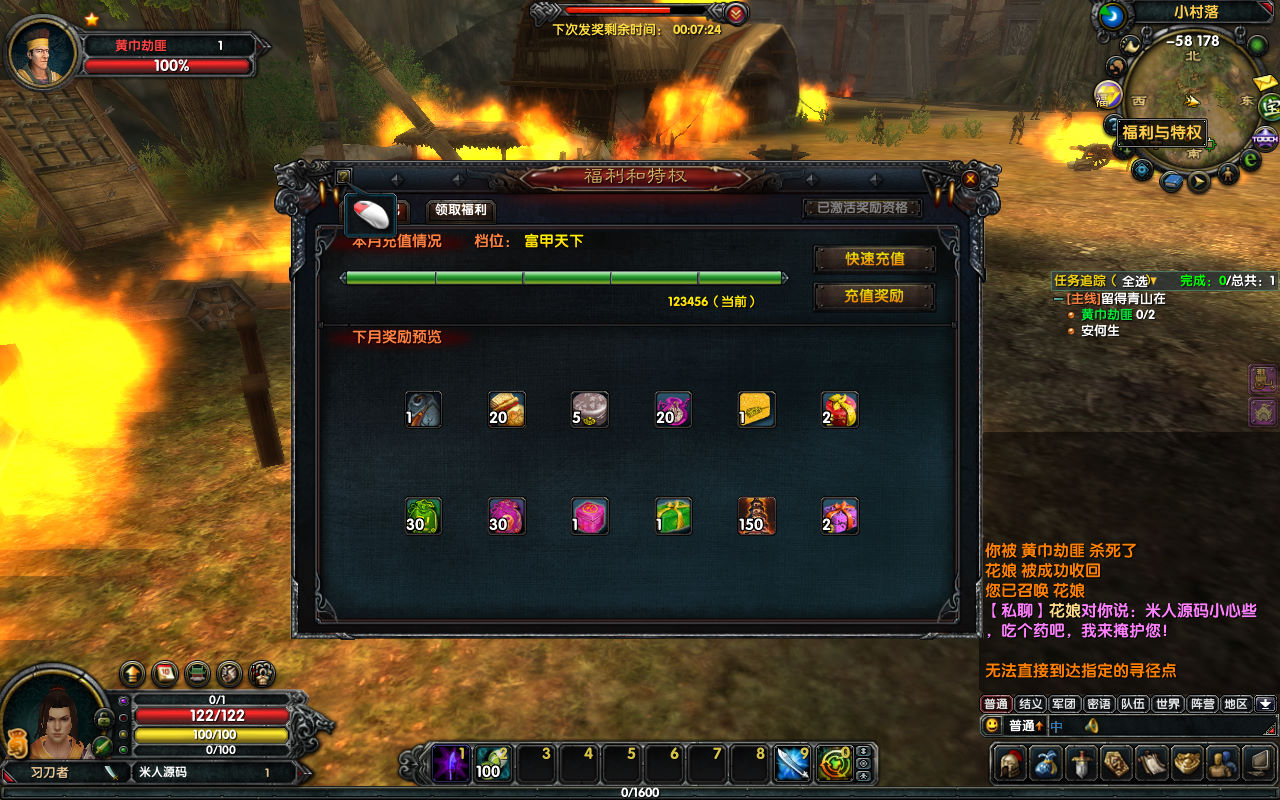The image size is (1280, 800).
Task: Open the 充值奖励 rewards
Action: pos(875,296)
